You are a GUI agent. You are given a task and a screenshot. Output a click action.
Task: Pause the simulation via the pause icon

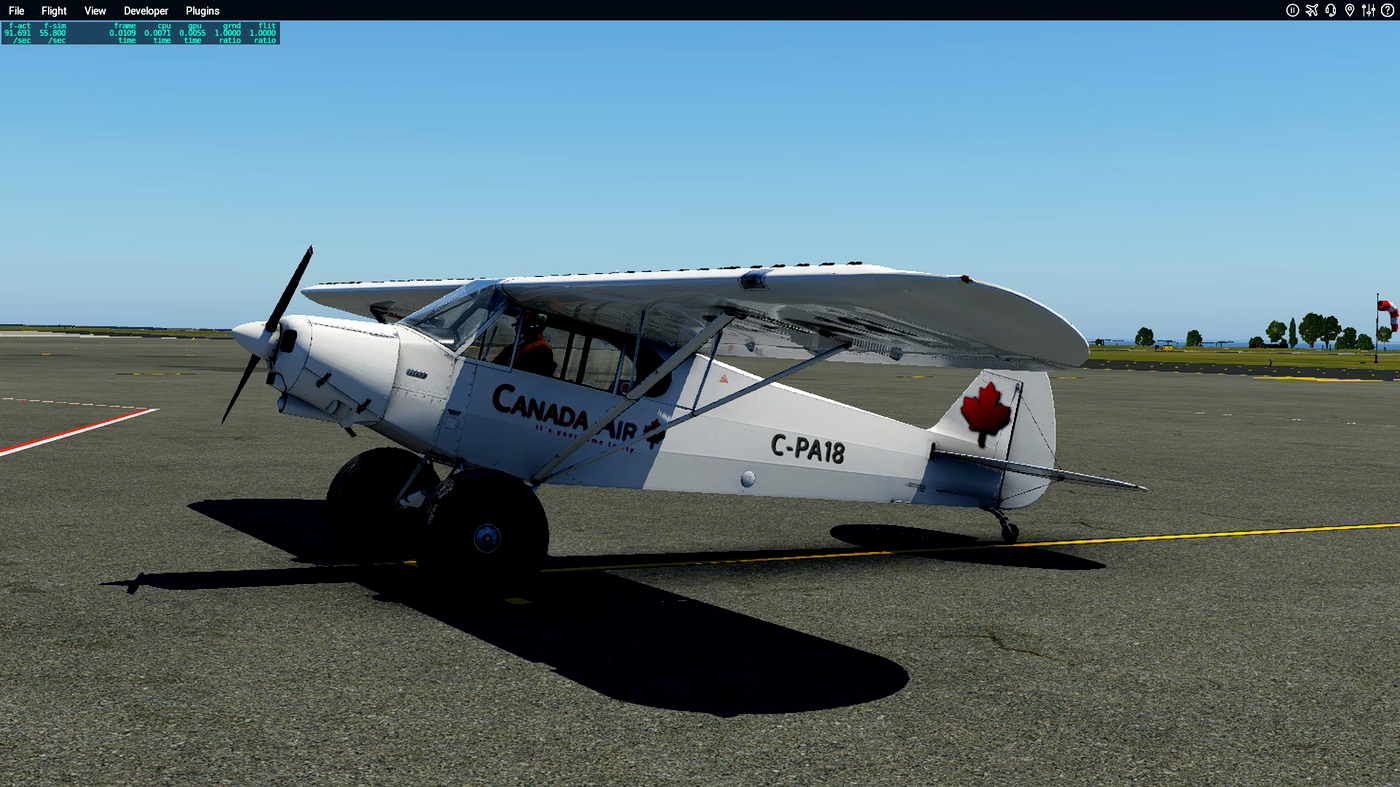coord(1292,10)
